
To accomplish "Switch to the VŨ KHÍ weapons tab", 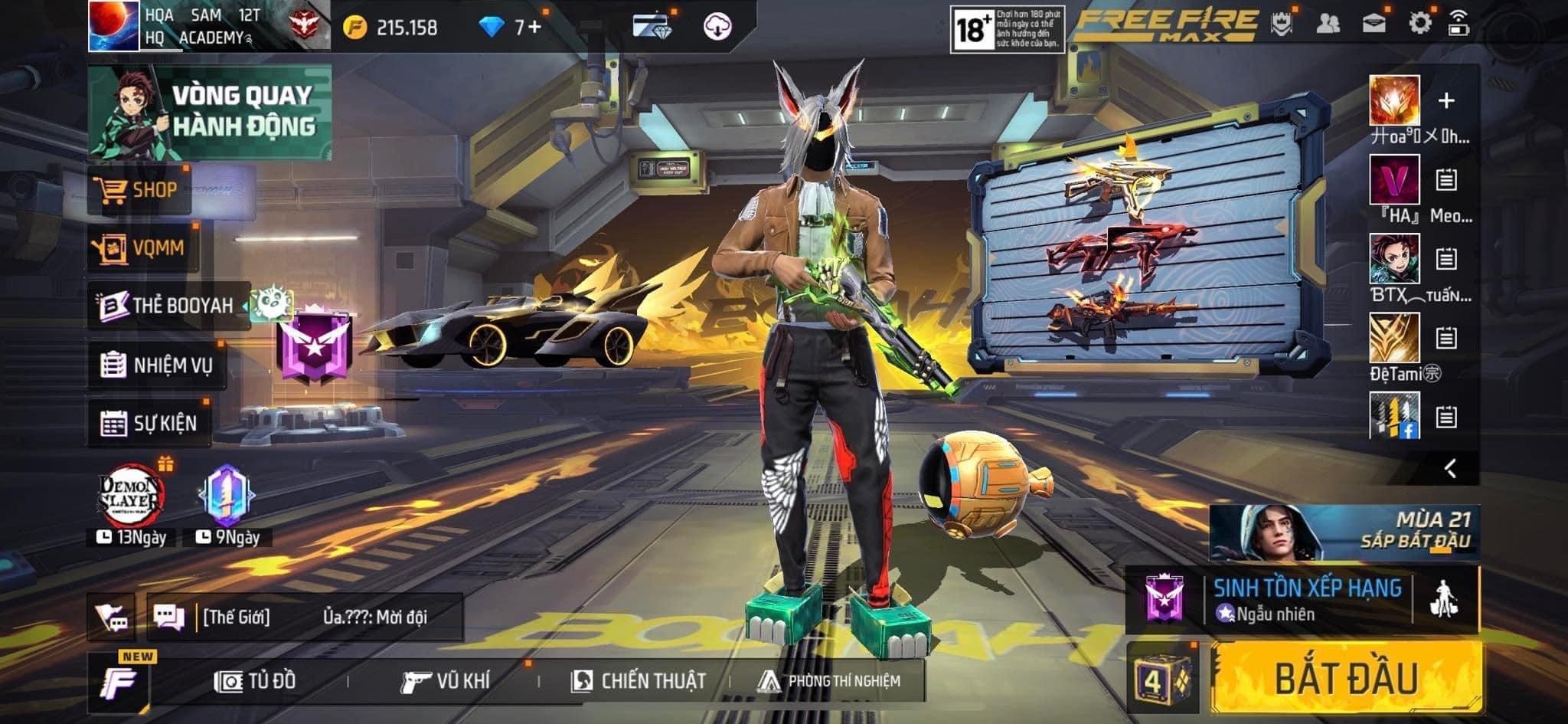I will (446, 681).
